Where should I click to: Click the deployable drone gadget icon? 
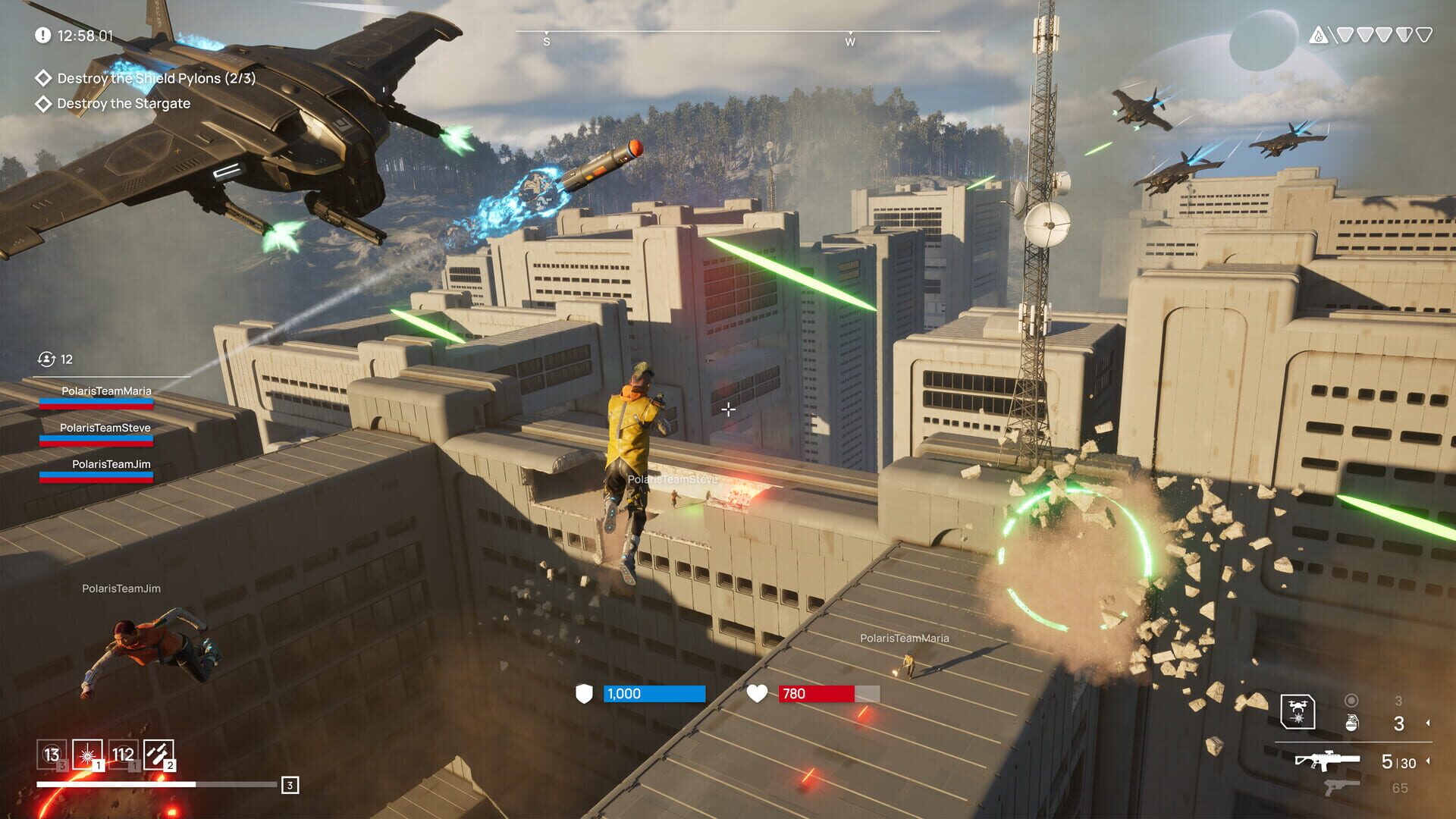click(x=1298, y=711)
